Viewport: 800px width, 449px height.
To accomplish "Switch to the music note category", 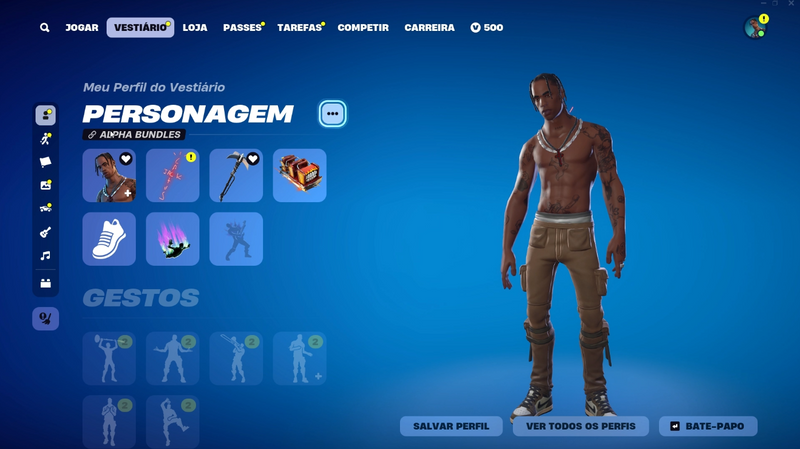I will 45,256.
